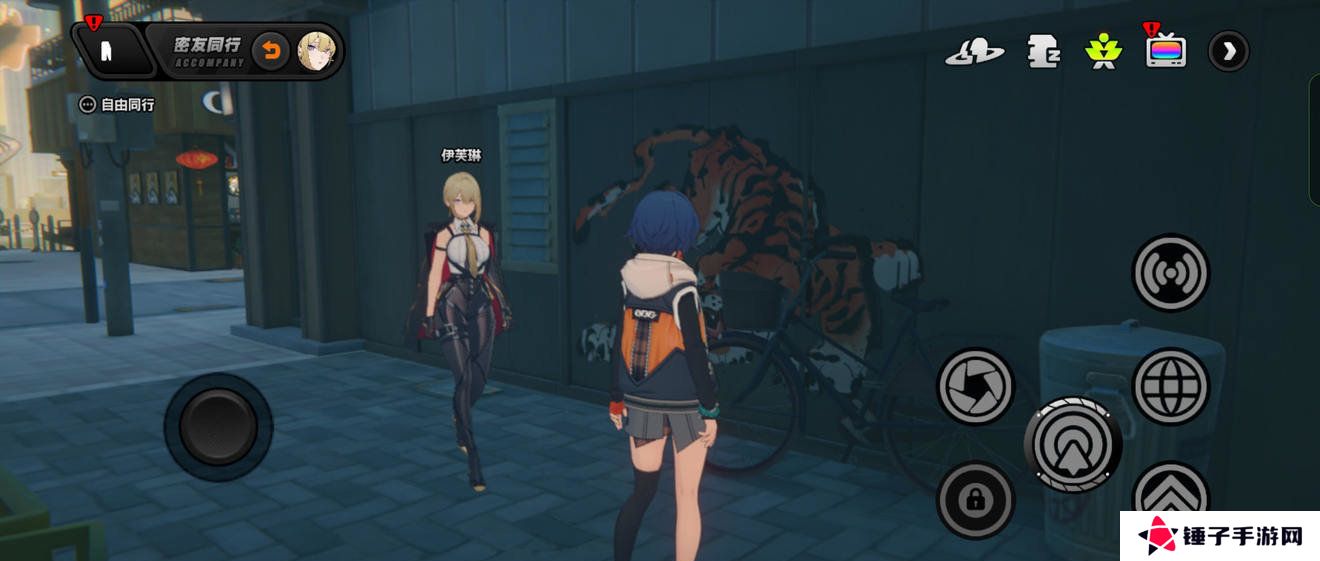Tap the globe round button

click(x=1170, y=386)
